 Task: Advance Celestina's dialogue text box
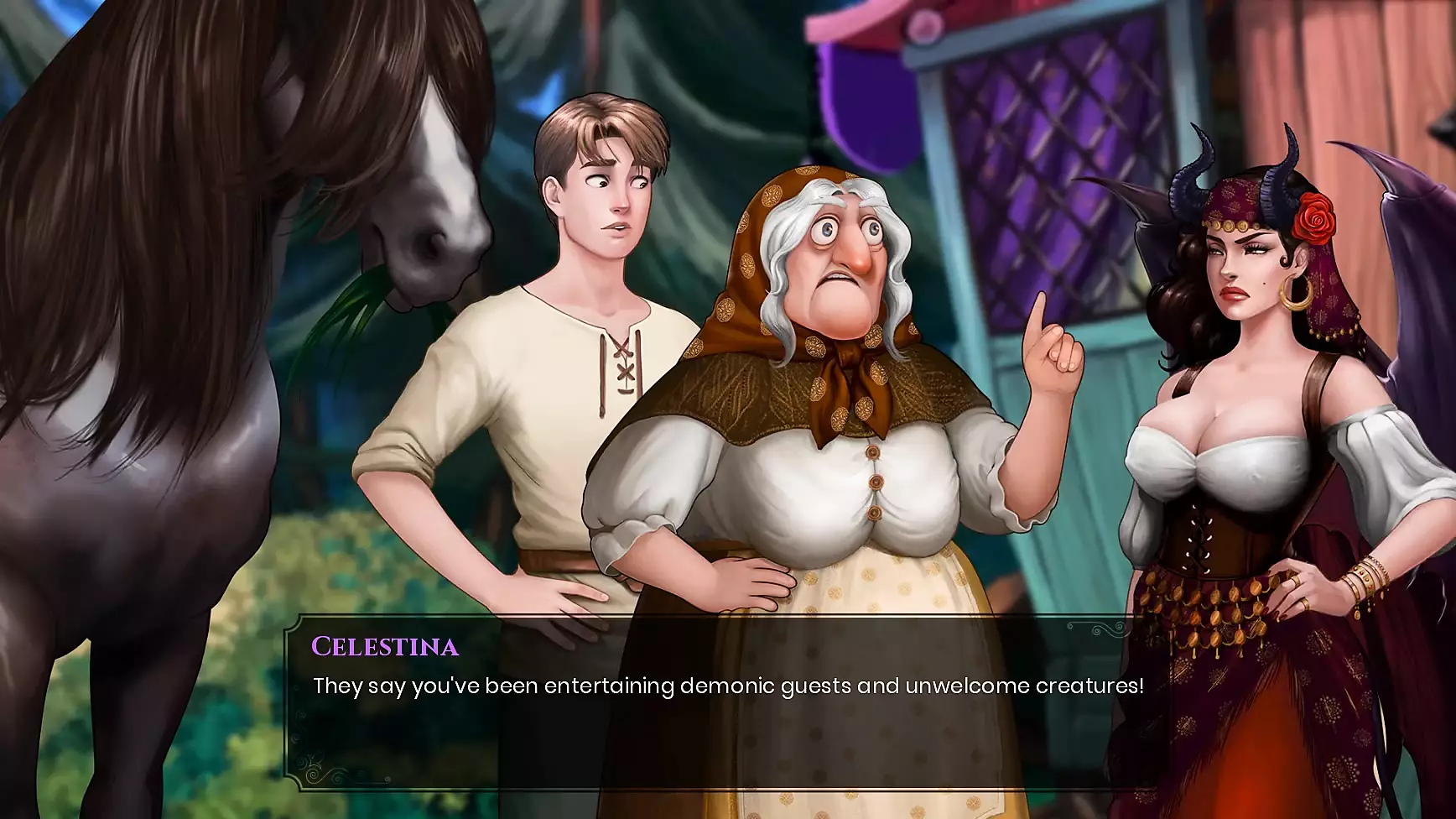pos(726,703)
